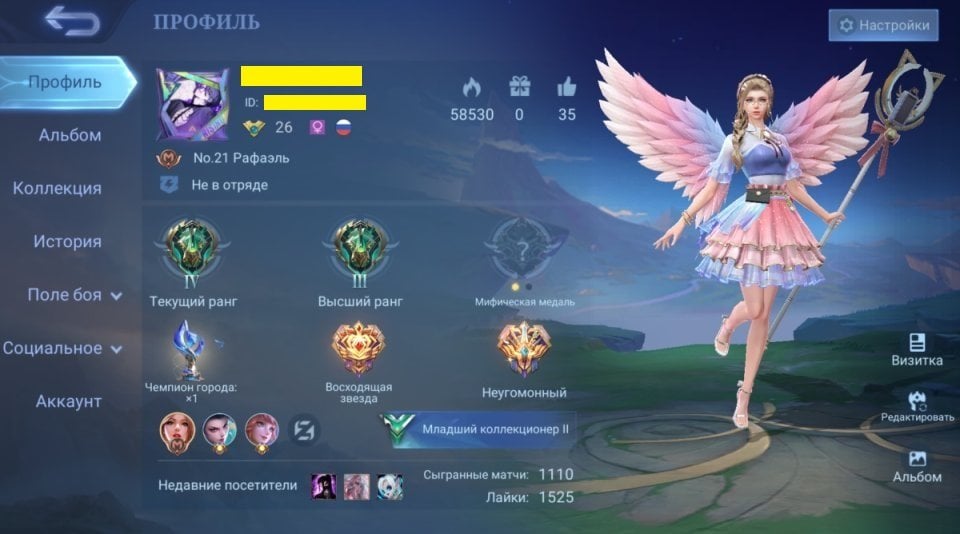960x534 pixels.
Task: Open Младший коллекционер II banner
Action: pos(478,430)
